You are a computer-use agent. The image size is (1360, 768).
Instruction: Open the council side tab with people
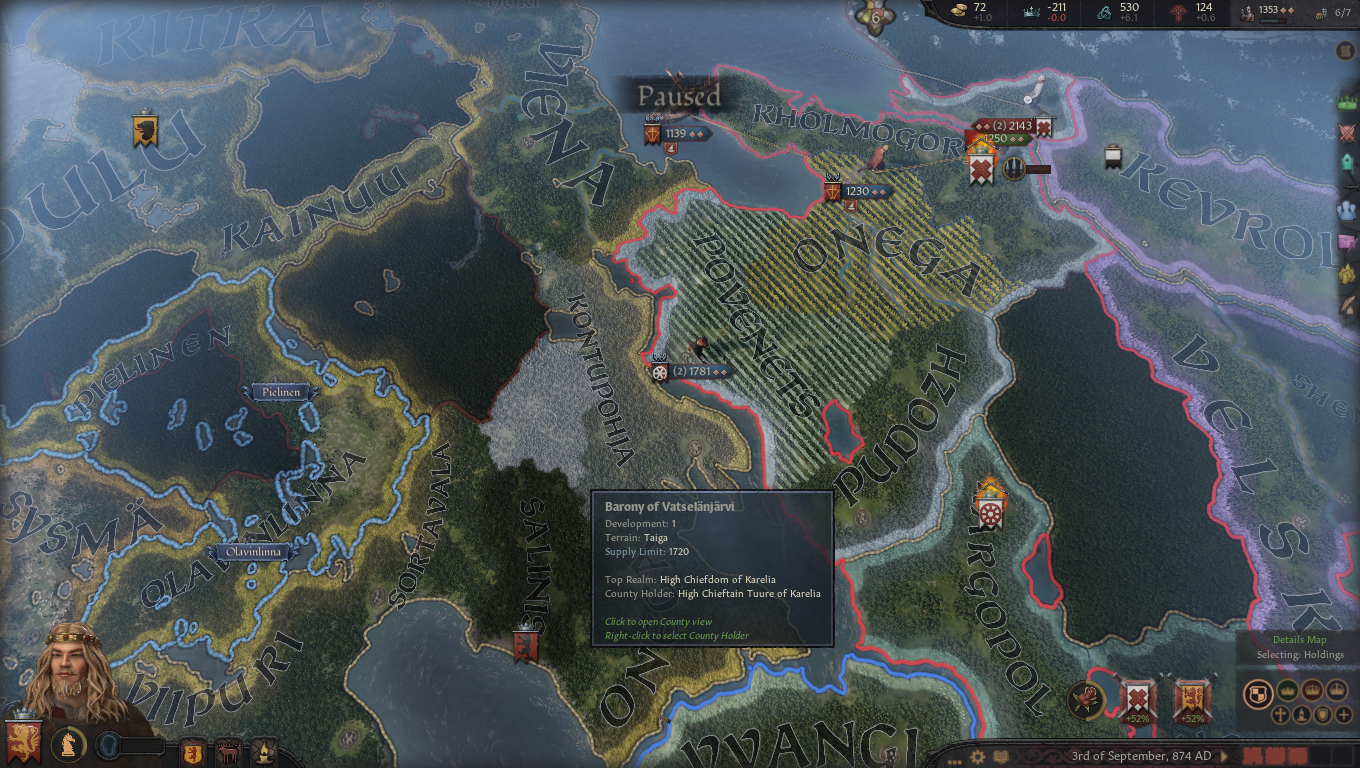point(1347,210)
